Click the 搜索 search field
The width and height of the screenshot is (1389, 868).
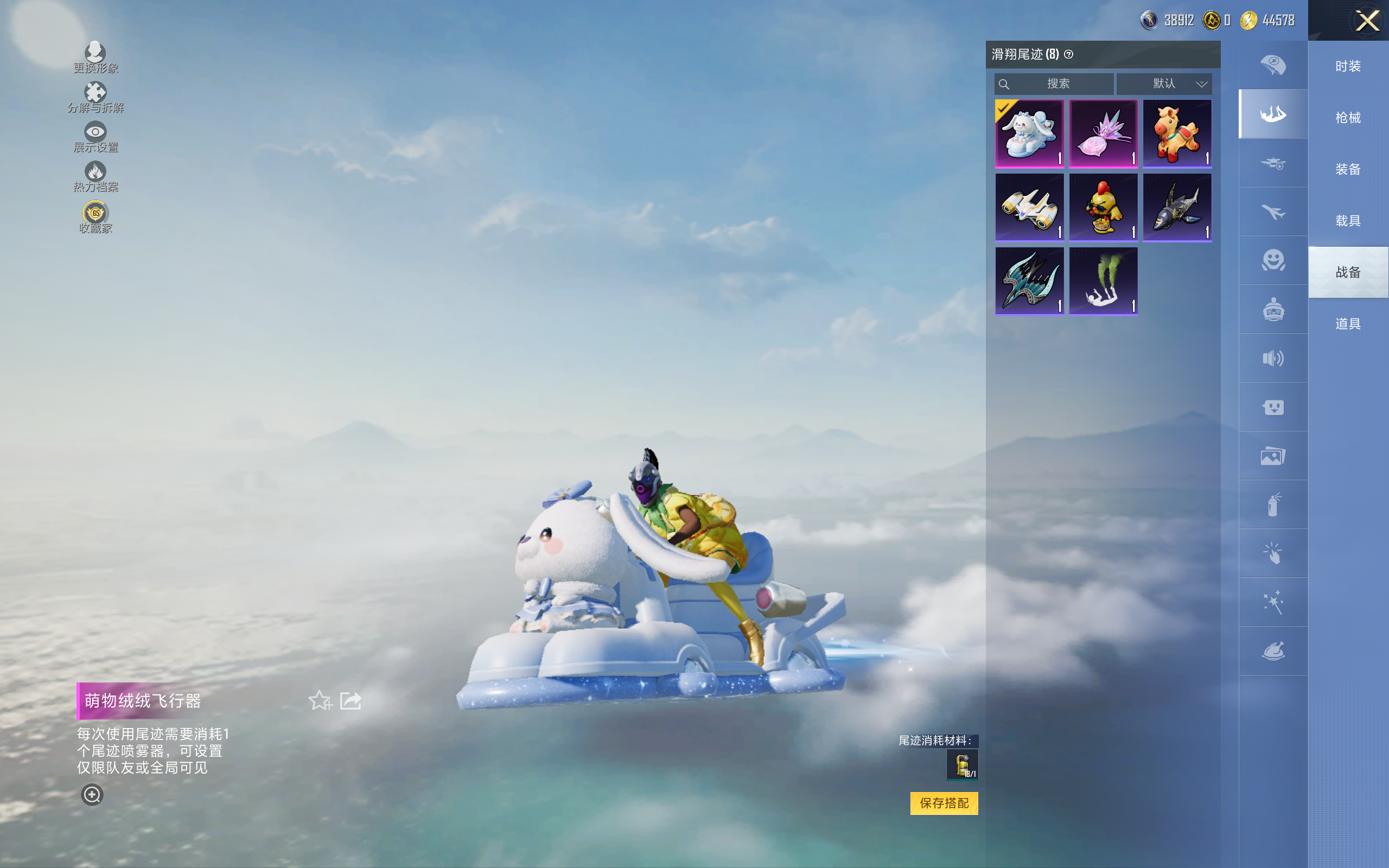pos(1055,84)
